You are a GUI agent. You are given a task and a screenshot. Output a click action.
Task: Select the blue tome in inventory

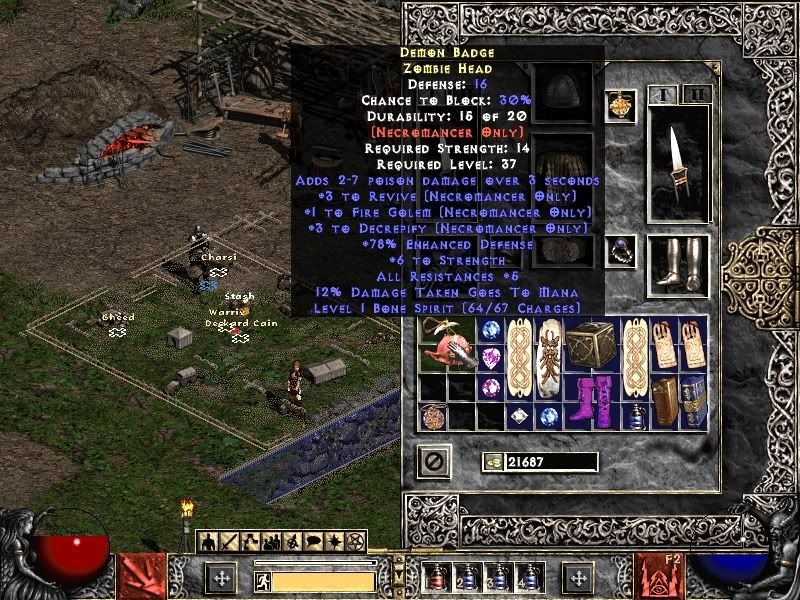(x=693, y=402)
